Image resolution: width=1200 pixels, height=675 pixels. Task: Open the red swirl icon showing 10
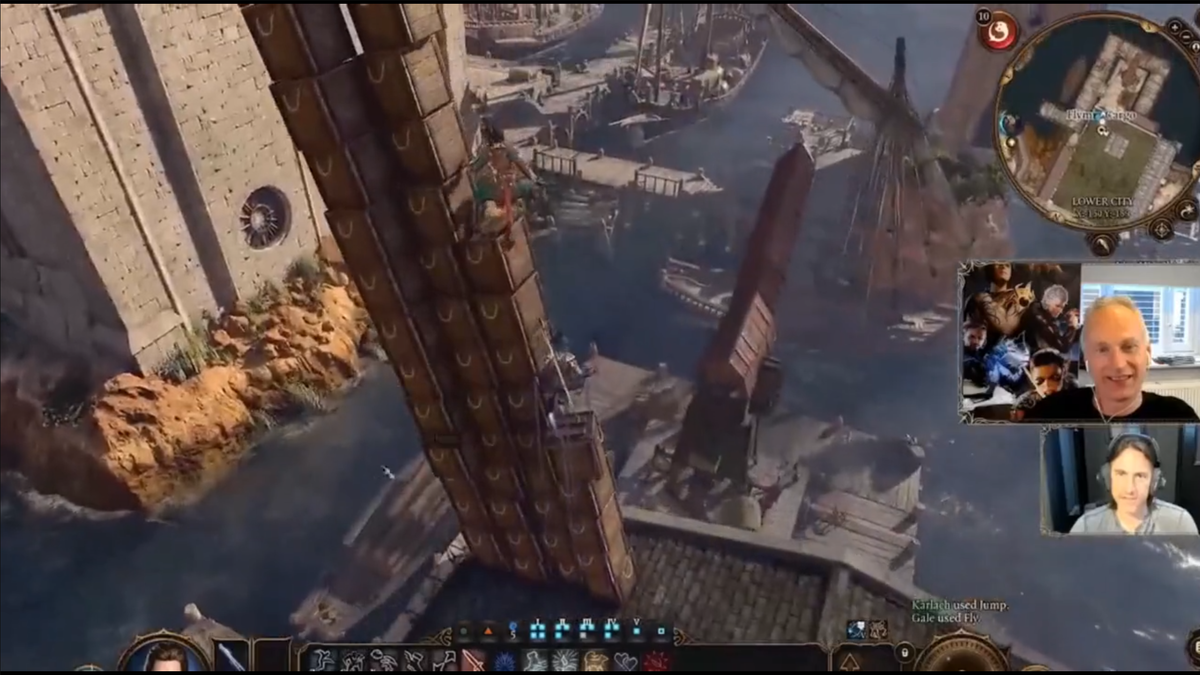pyautogui.click(x=997, y=31)
